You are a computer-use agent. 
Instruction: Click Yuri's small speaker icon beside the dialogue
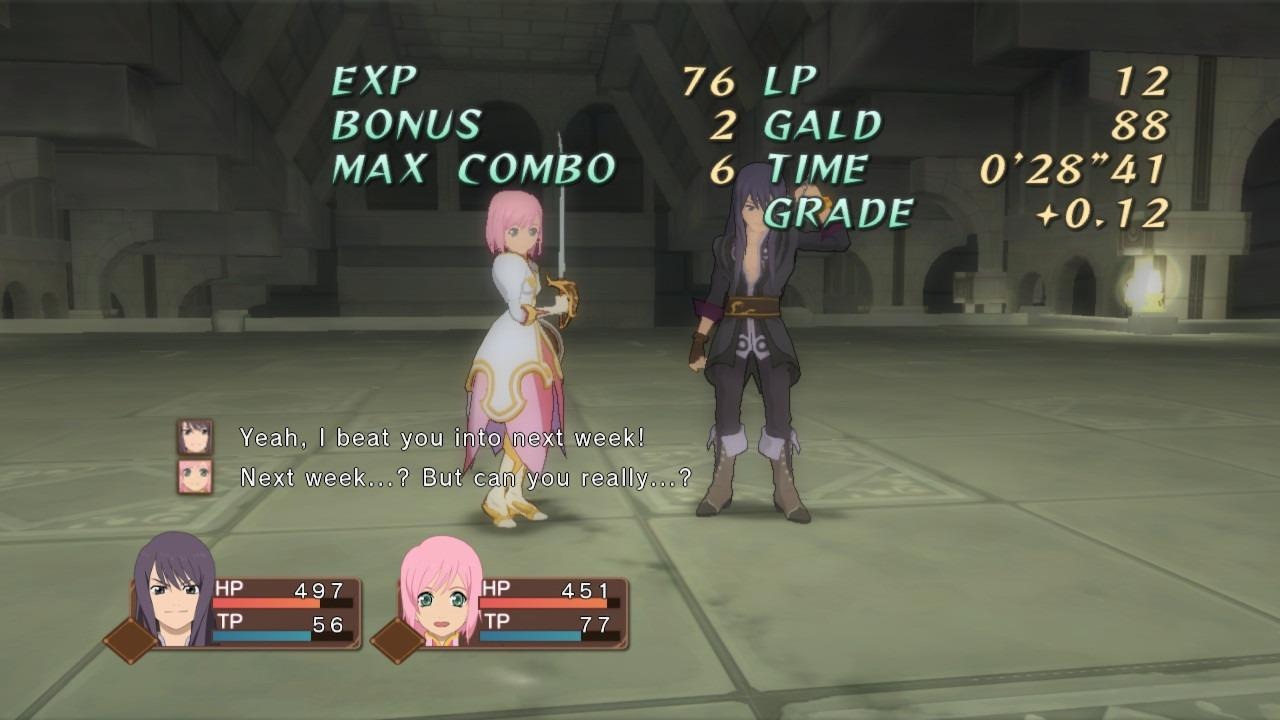click(x=195, y=437)
